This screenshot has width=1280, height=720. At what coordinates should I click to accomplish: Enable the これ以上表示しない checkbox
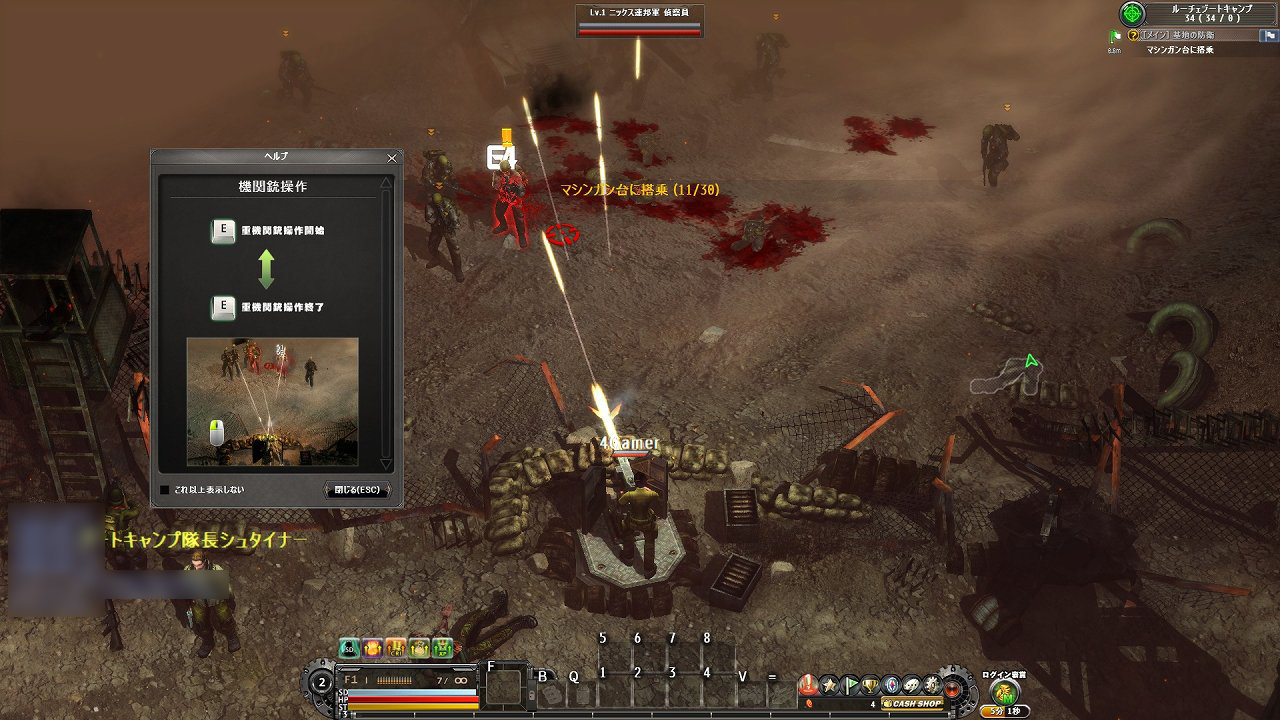[x=164, y=489]
